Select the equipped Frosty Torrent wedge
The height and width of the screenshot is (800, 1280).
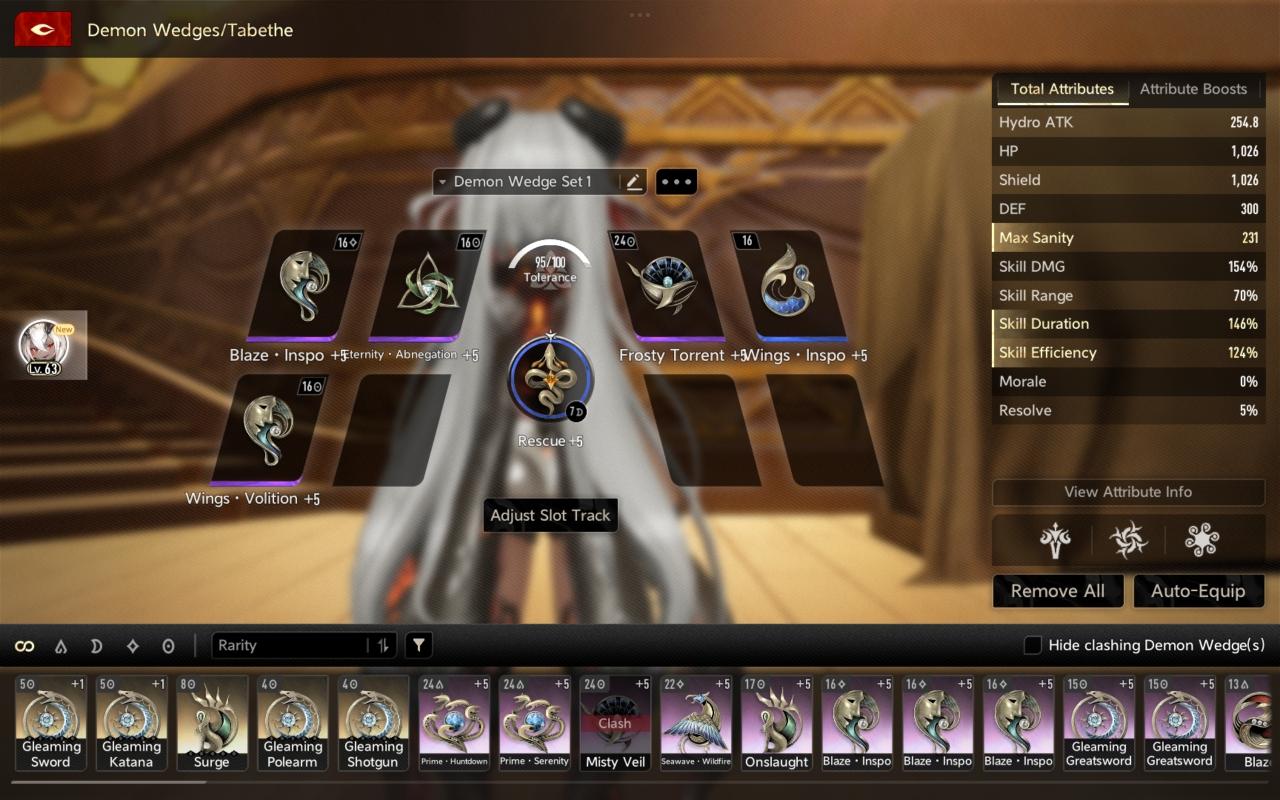(x=665, y=286)
